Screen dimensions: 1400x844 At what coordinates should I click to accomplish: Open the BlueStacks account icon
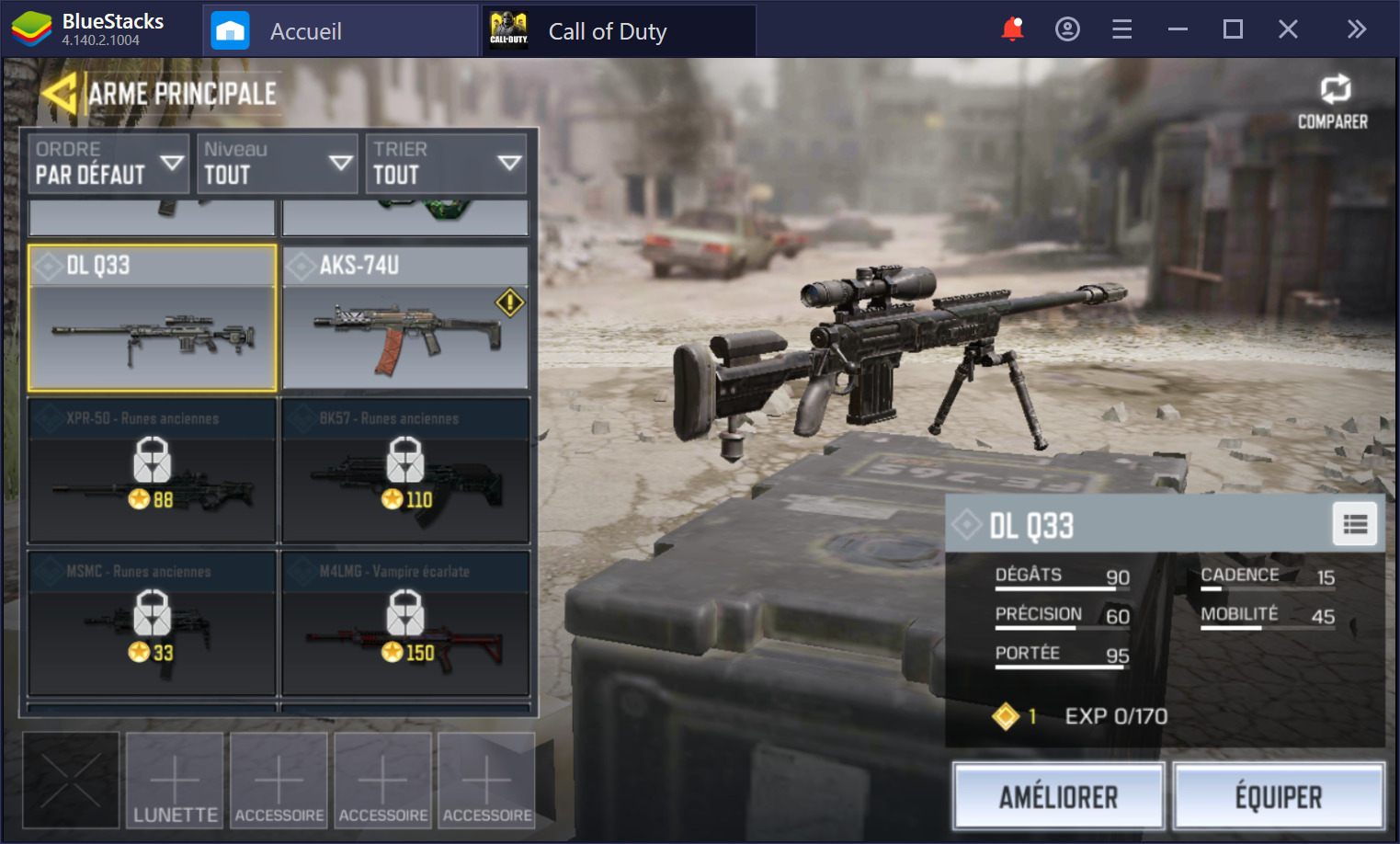[x=1066, y=29]
